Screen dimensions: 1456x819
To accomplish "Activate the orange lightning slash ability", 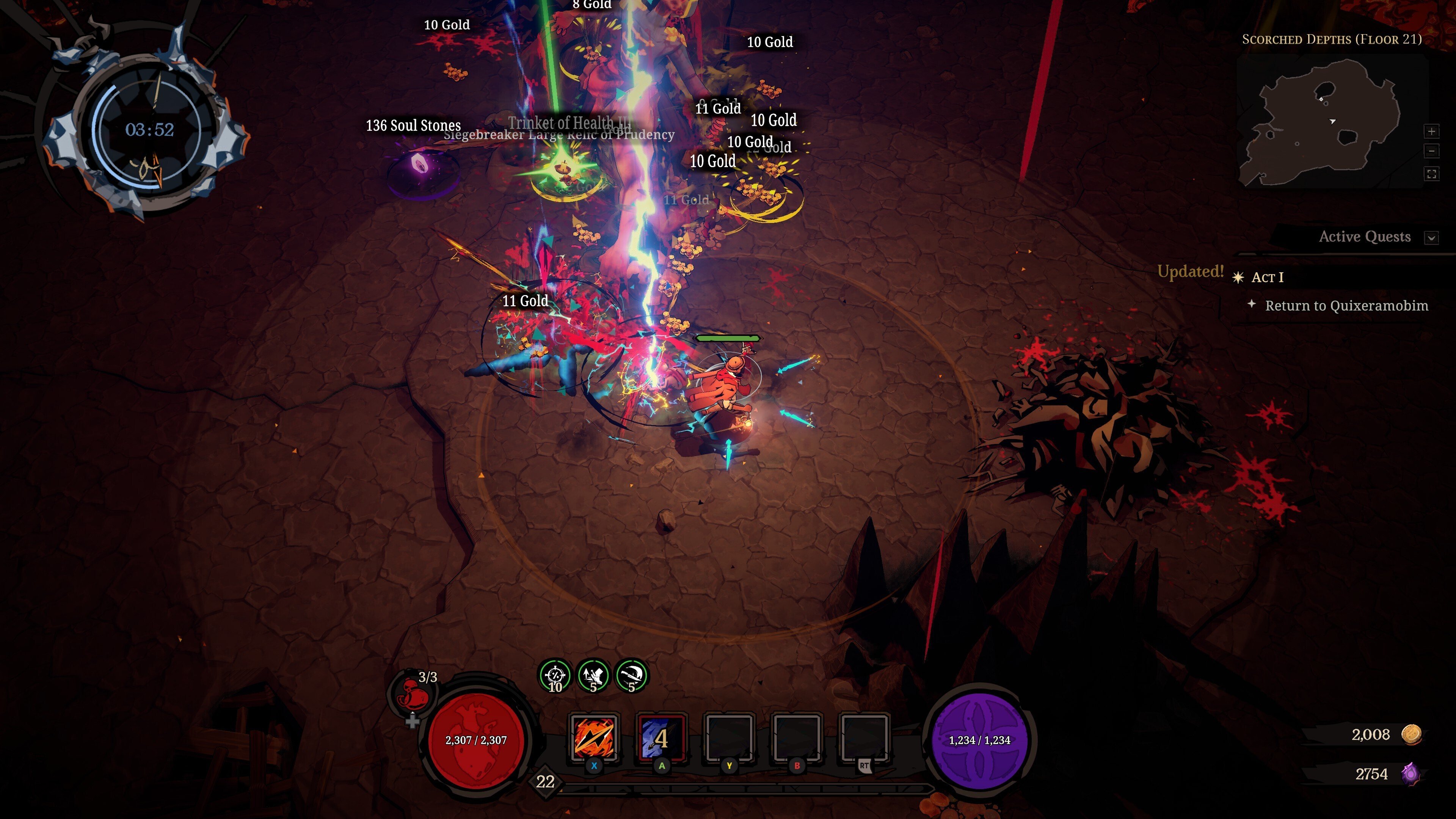I will (x=593, y=737).
